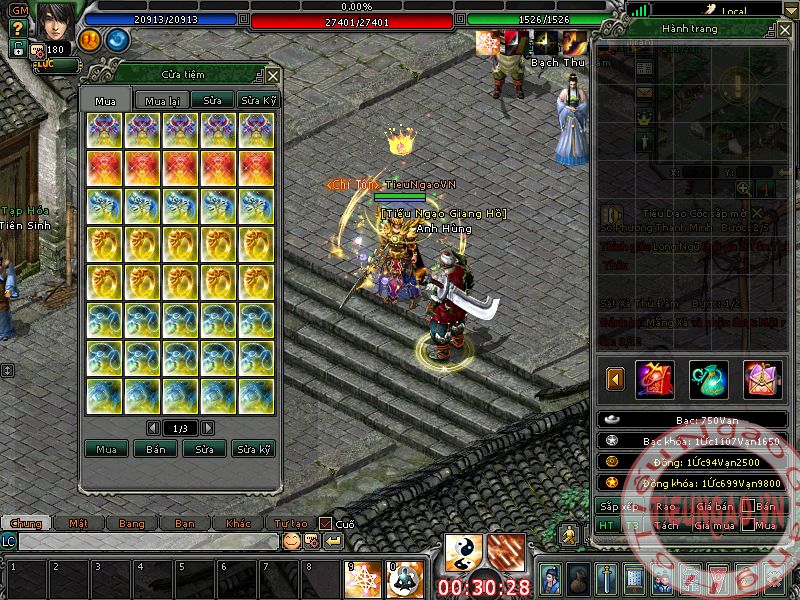Image resolution: width=800 pixels, height=600 pixels.
Task: Click the player portrait avatar
Action: [x=55, y=20]
